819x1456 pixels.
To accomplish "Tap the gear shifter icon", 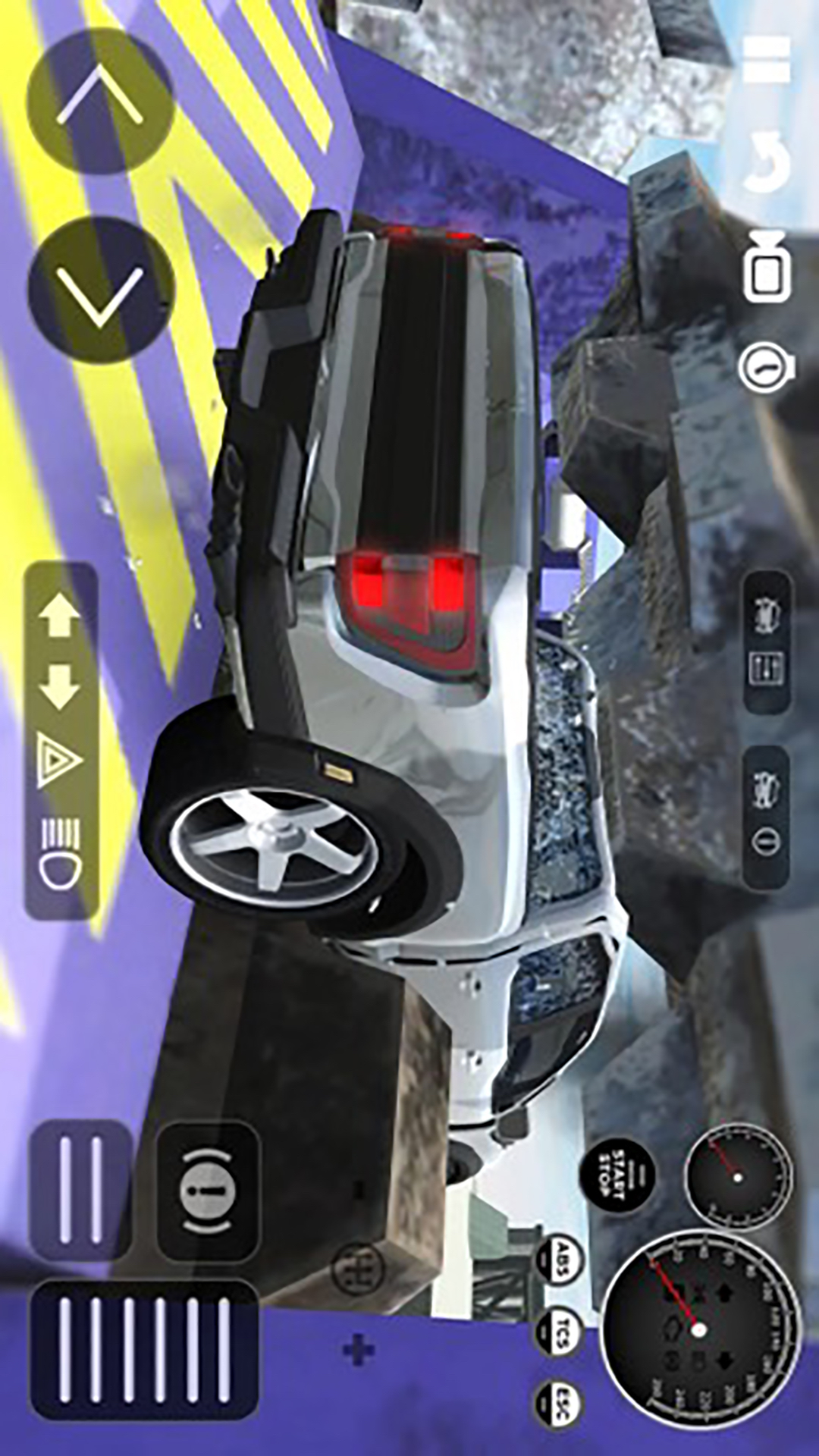I will 359,1268.
